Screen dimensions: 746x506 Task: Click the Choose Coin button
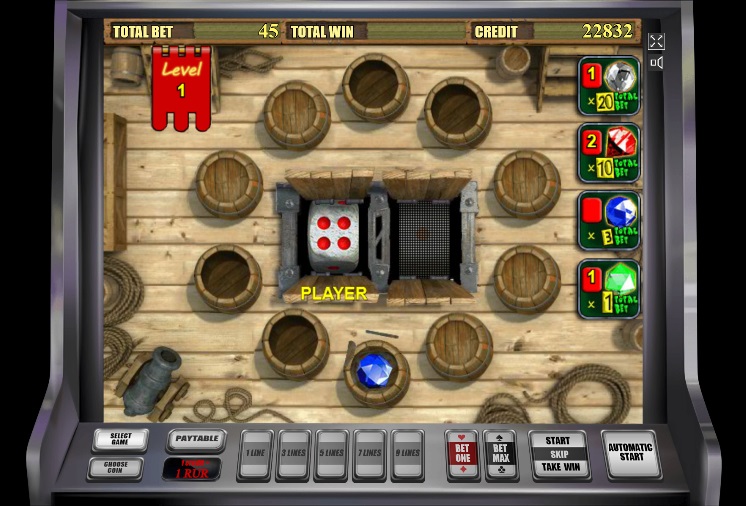(x=120, y=466)
